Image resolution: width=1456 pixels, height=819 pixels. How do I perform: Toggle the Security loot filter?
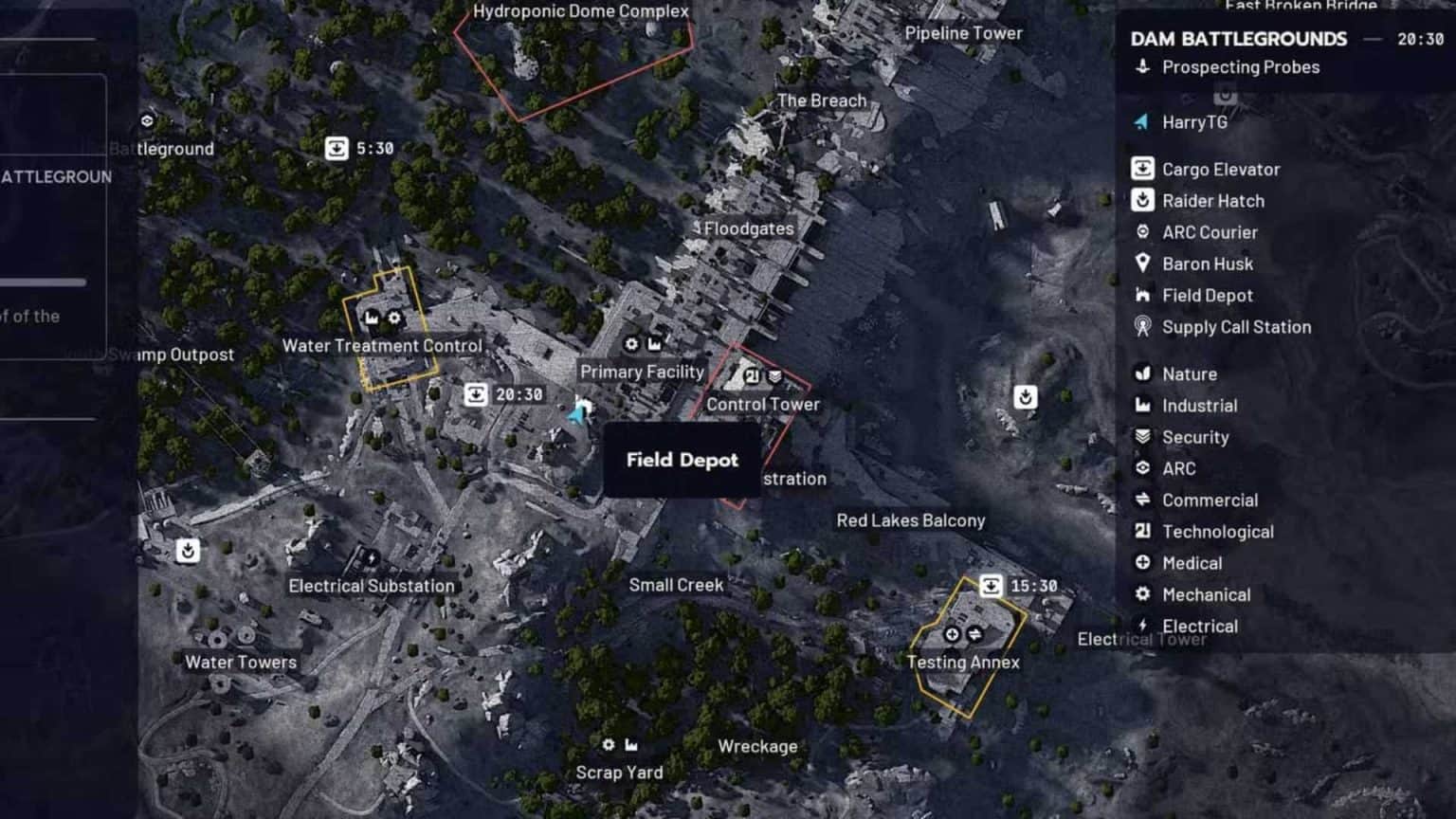click(x=1140, y=437)
